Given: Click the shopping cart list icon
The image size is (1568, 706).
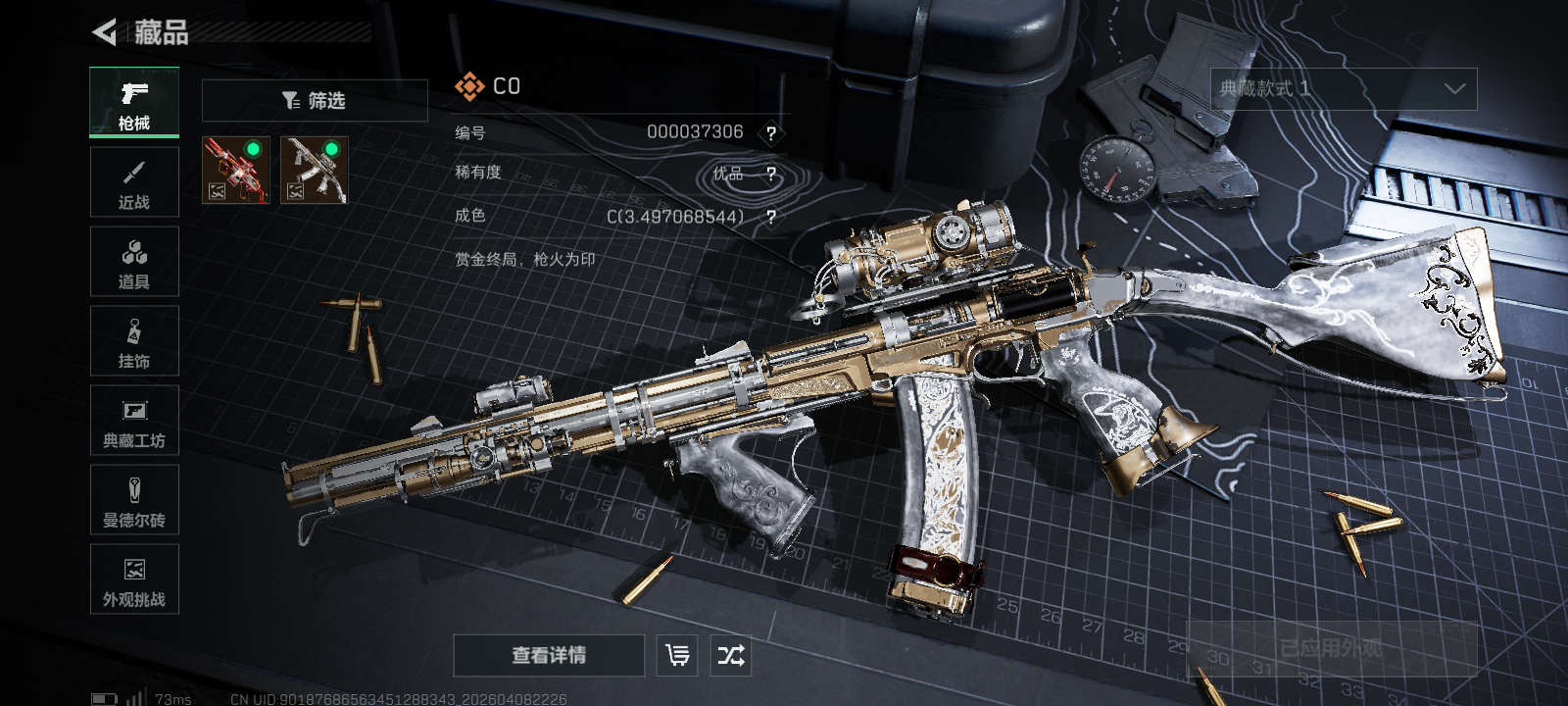Looking at the screenshot, I should 677,655.
